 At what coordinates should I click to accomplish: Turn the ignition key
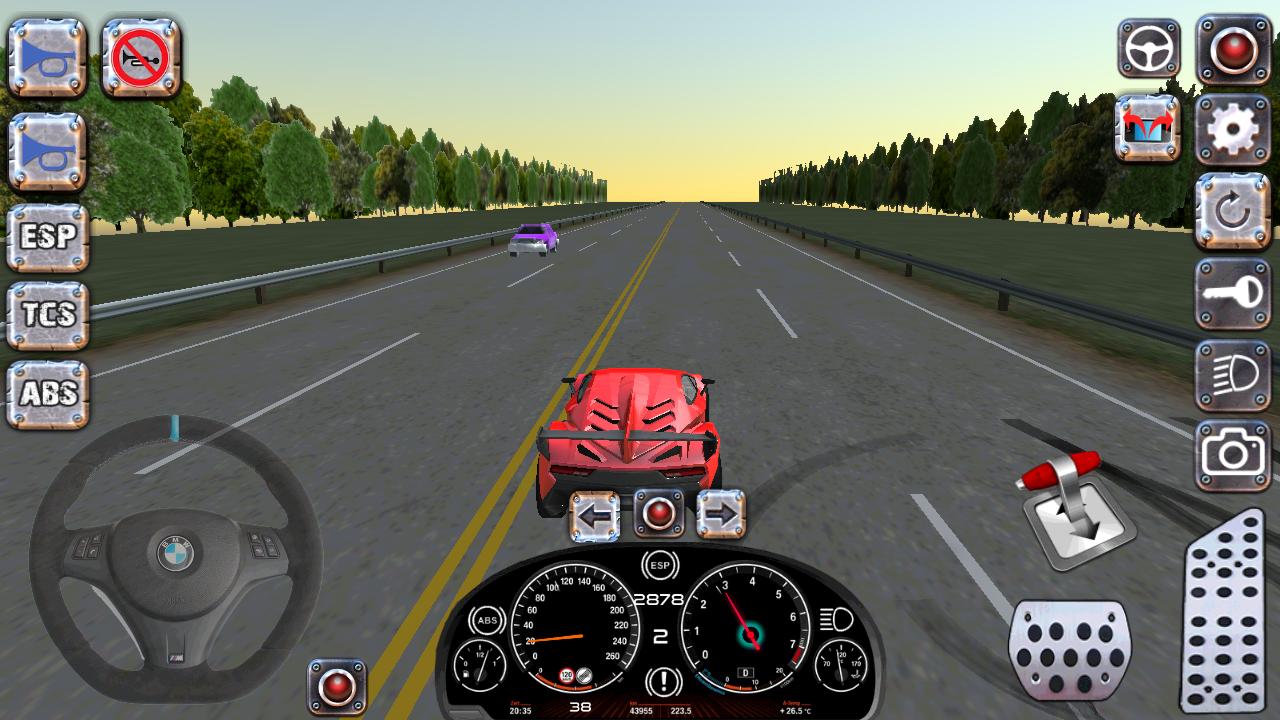coord(1233,293)
